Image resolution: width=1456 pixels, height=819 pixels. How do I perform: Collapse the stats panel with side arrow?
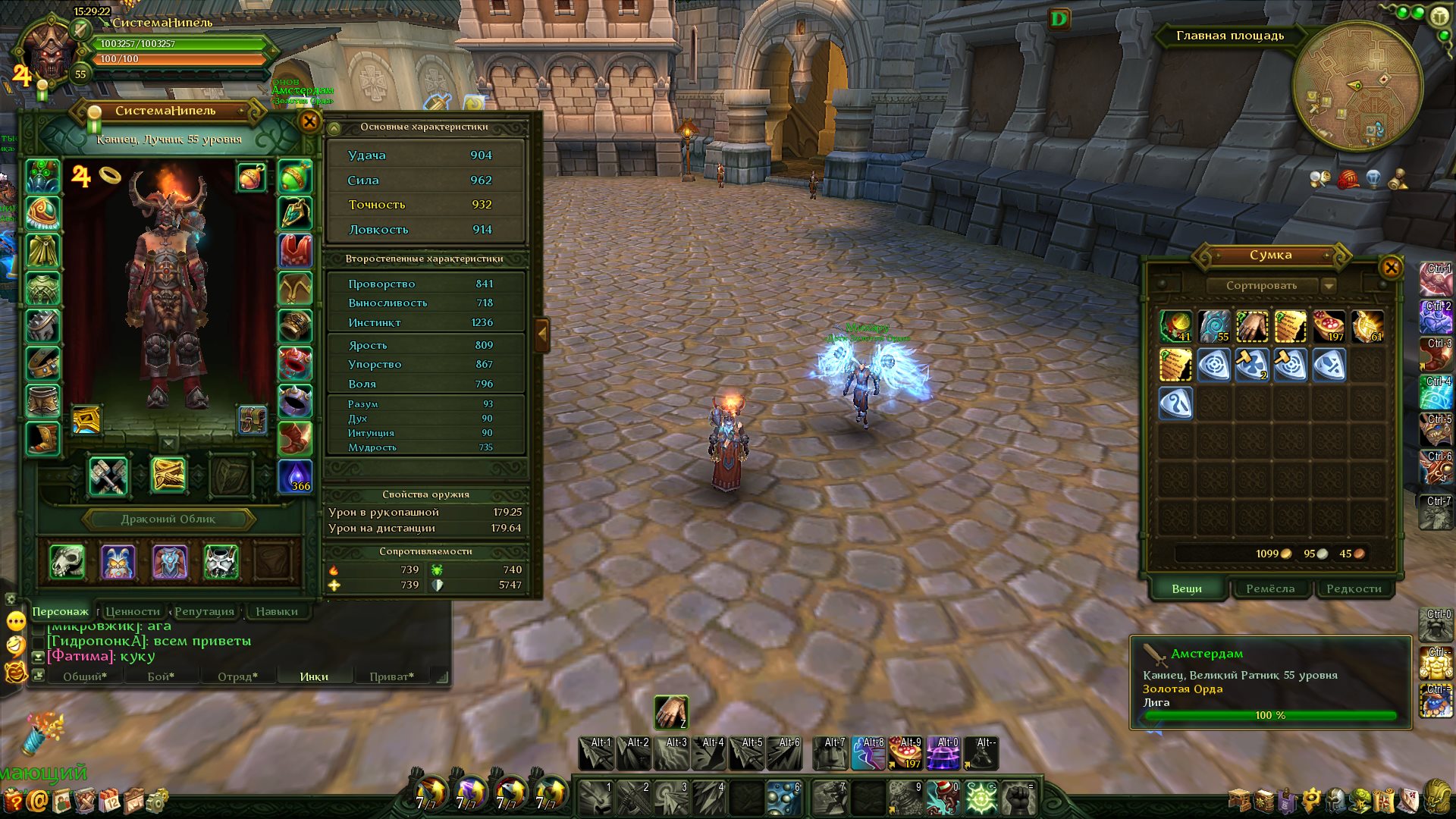pyautogui.click(x=541, y=334)
